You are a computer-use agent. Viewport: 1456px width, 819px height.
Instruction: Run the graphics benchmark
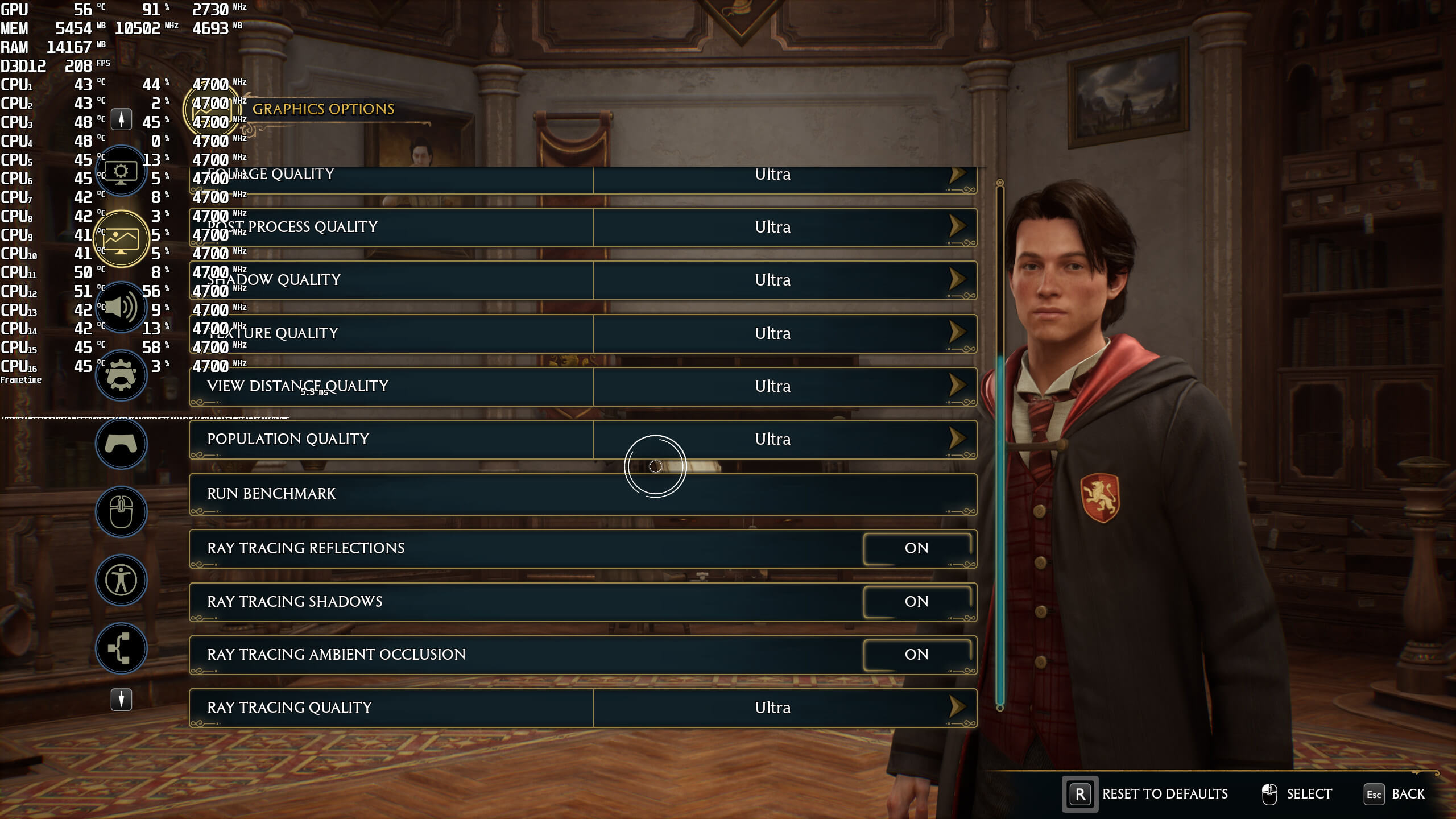[582, 494]
